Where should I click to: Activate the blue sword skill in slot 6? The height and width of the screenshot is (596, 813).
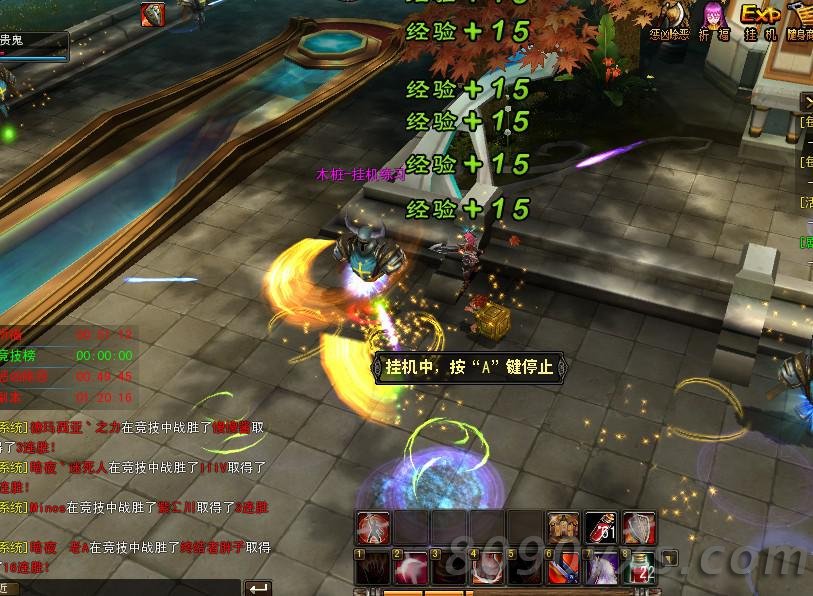[563, 566]
